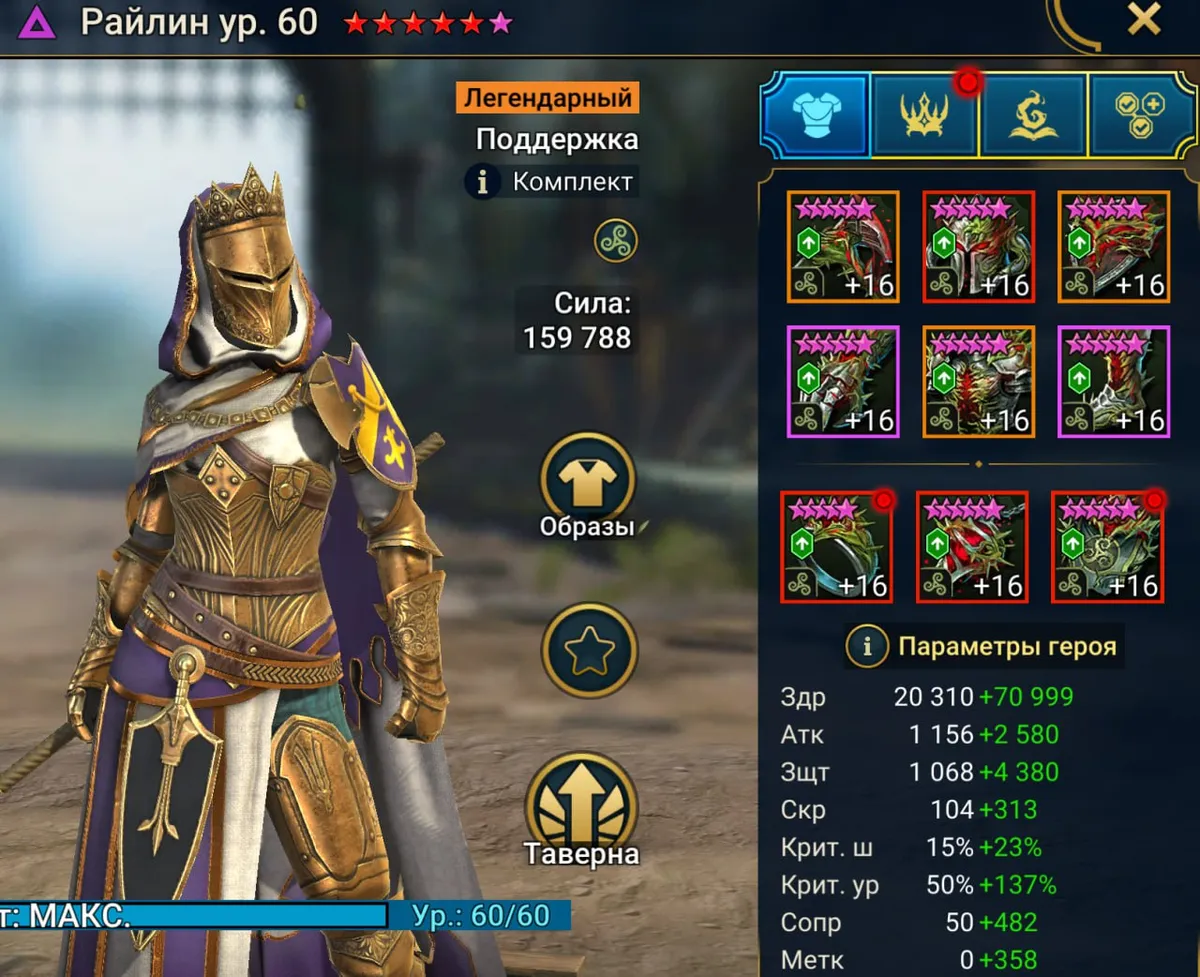Close the champion screen with the X
The image size is (1200, 977).
1142,20
